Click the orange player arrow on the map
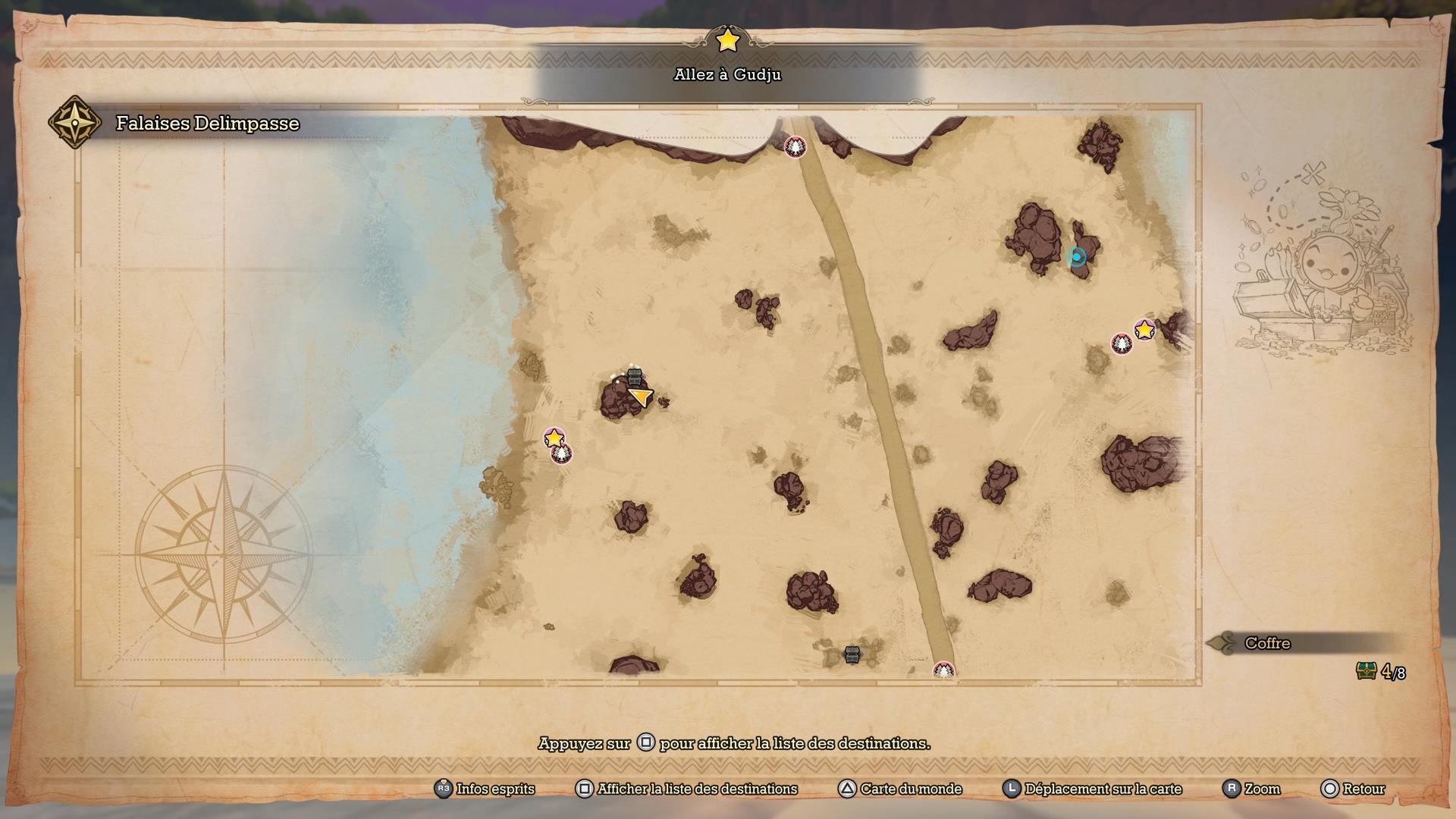The image size is (1456, 819). click(641, 396)
